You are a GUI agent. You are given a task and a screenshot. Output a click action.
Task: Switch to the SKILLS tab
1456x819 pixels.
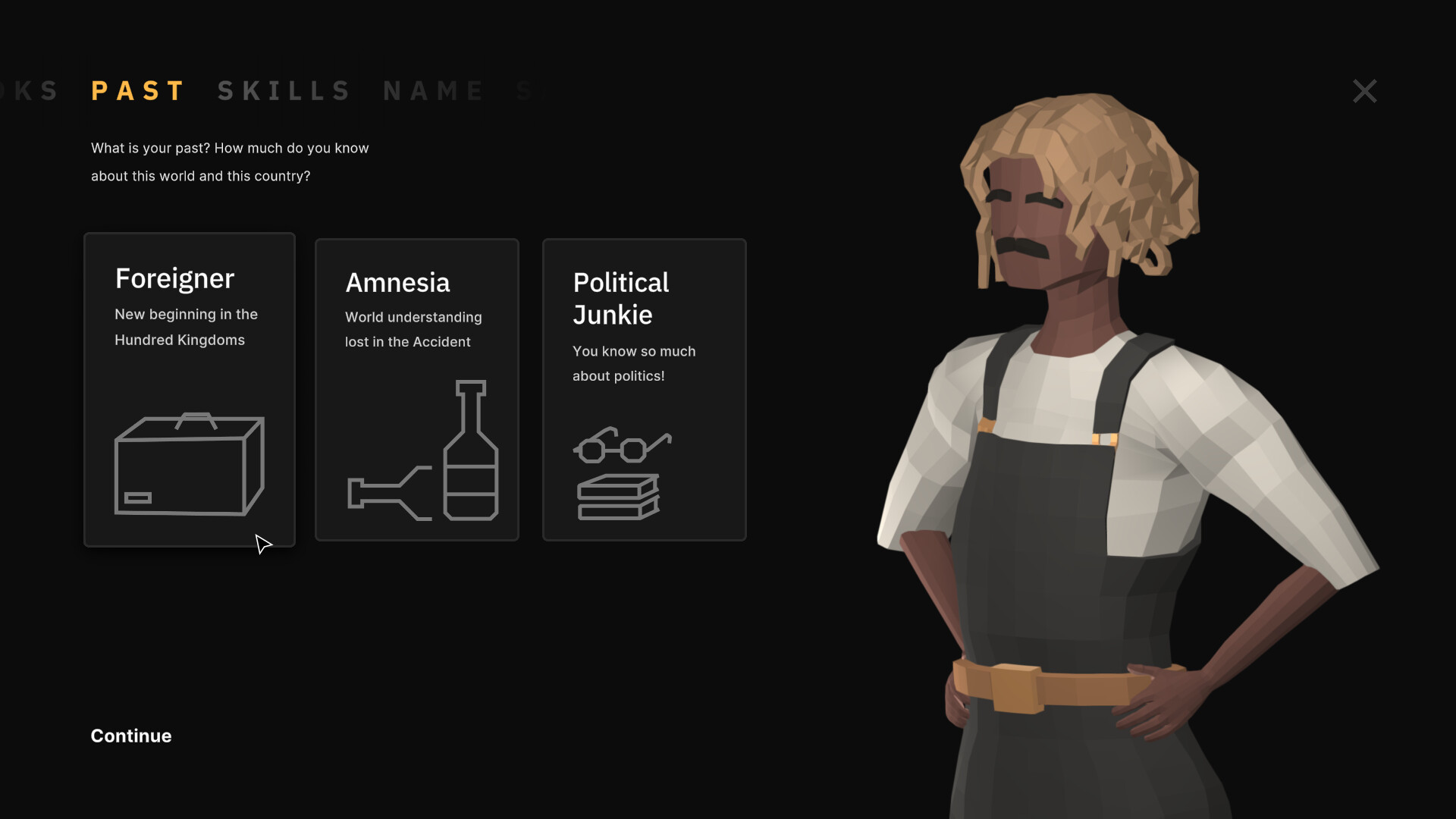(284, 90)
